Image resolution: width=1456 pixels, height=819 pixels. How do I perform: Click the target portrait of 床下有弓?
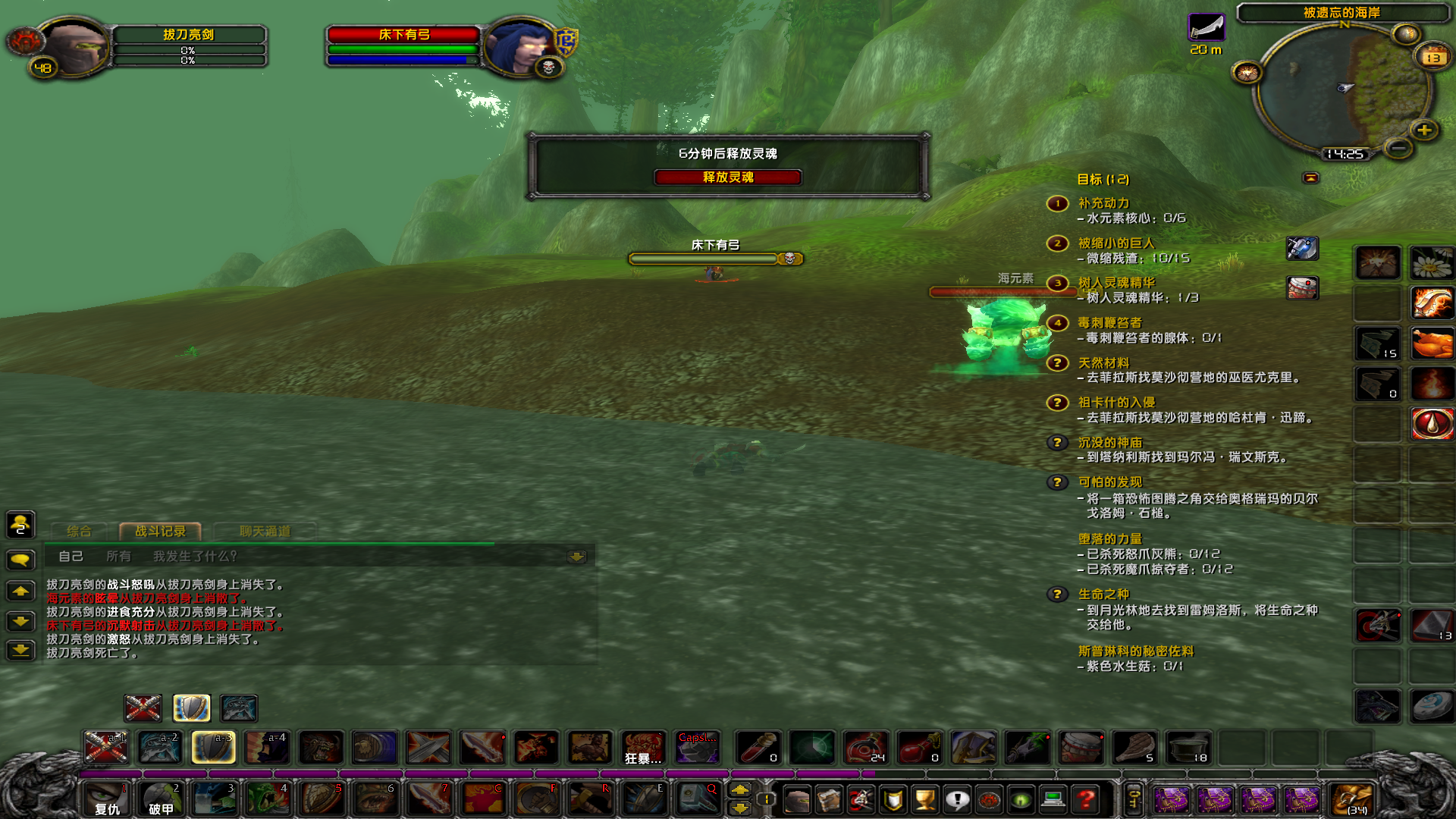(522, 45)
